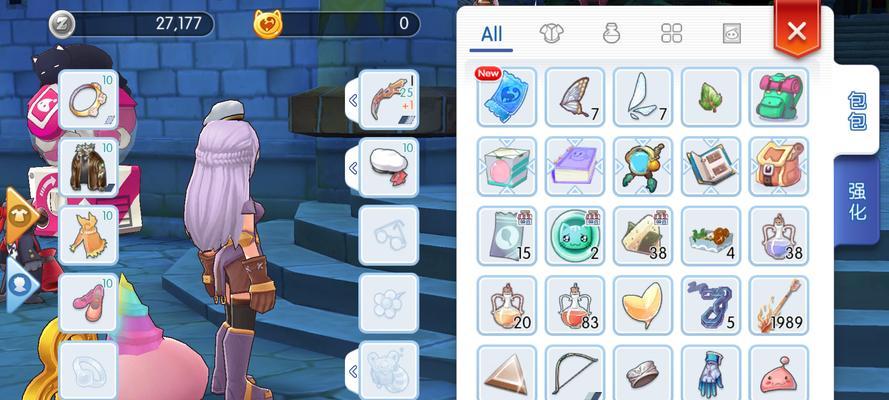Open the equipped brown armor slot

point(88,167)
